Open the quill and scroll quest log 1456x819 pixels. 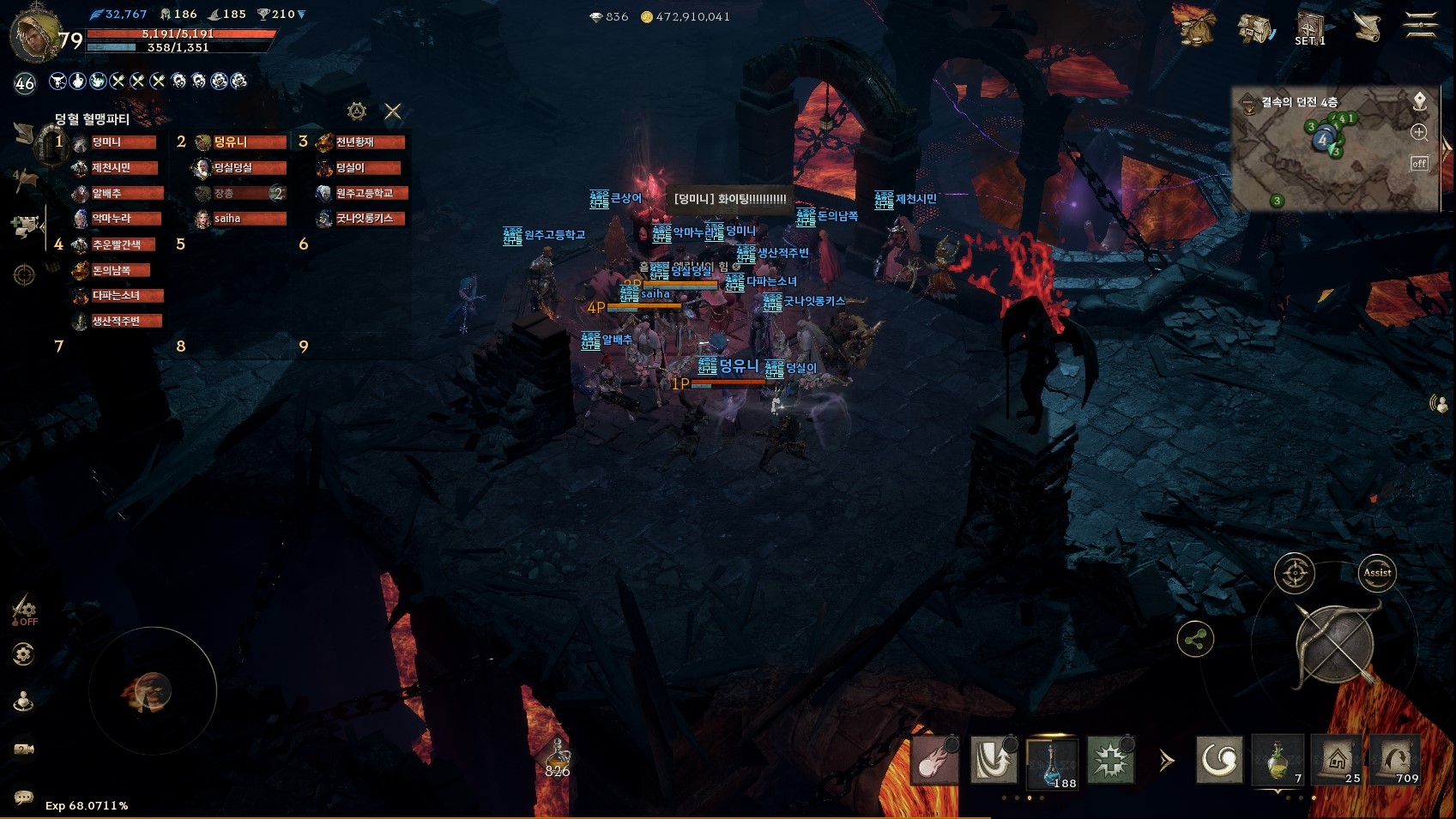1367,27
